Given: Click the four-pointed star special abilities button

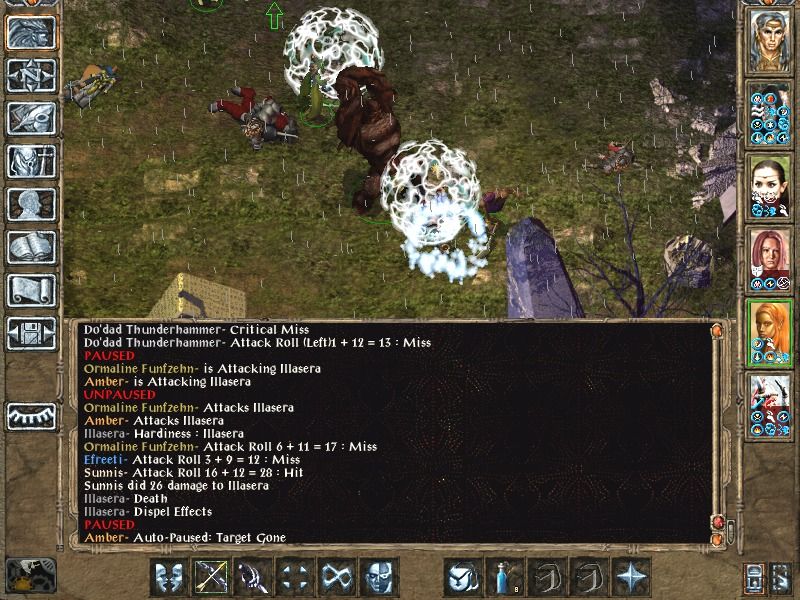Looking at the screenshot, I should click(632, 577).
